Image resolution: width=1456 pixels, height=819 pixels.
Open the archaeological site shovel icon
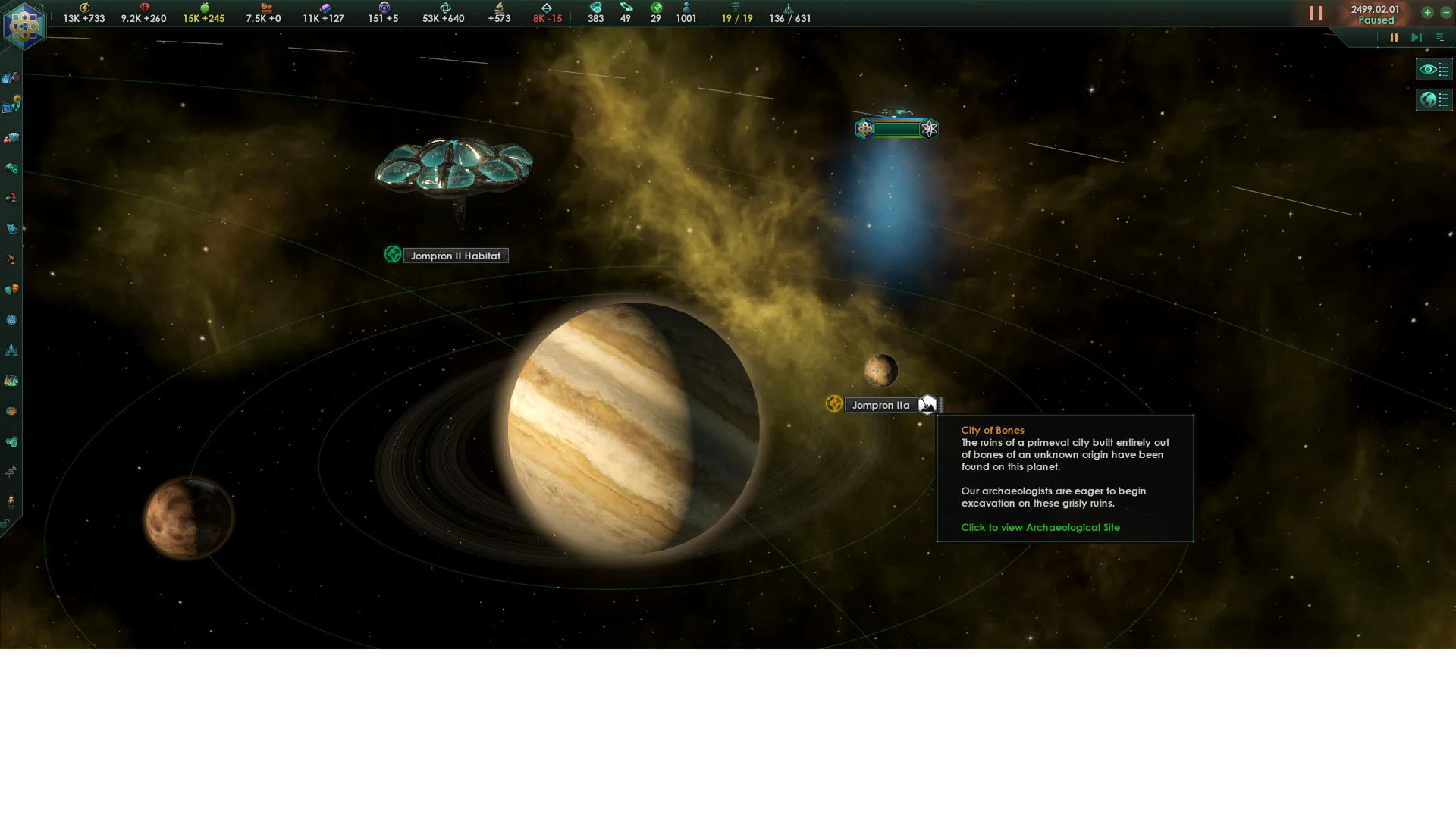(x=927, y=405)
